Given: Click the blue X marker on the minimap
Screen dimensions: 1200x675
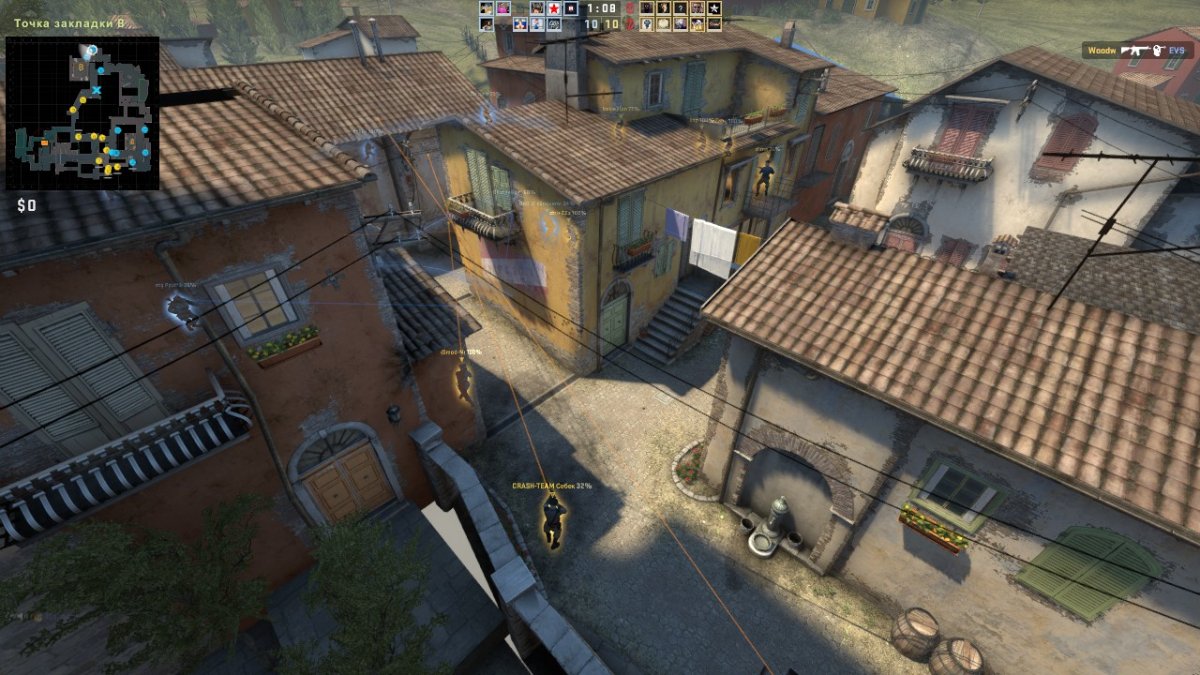Looking at the screenshot, I should point(96,91).
